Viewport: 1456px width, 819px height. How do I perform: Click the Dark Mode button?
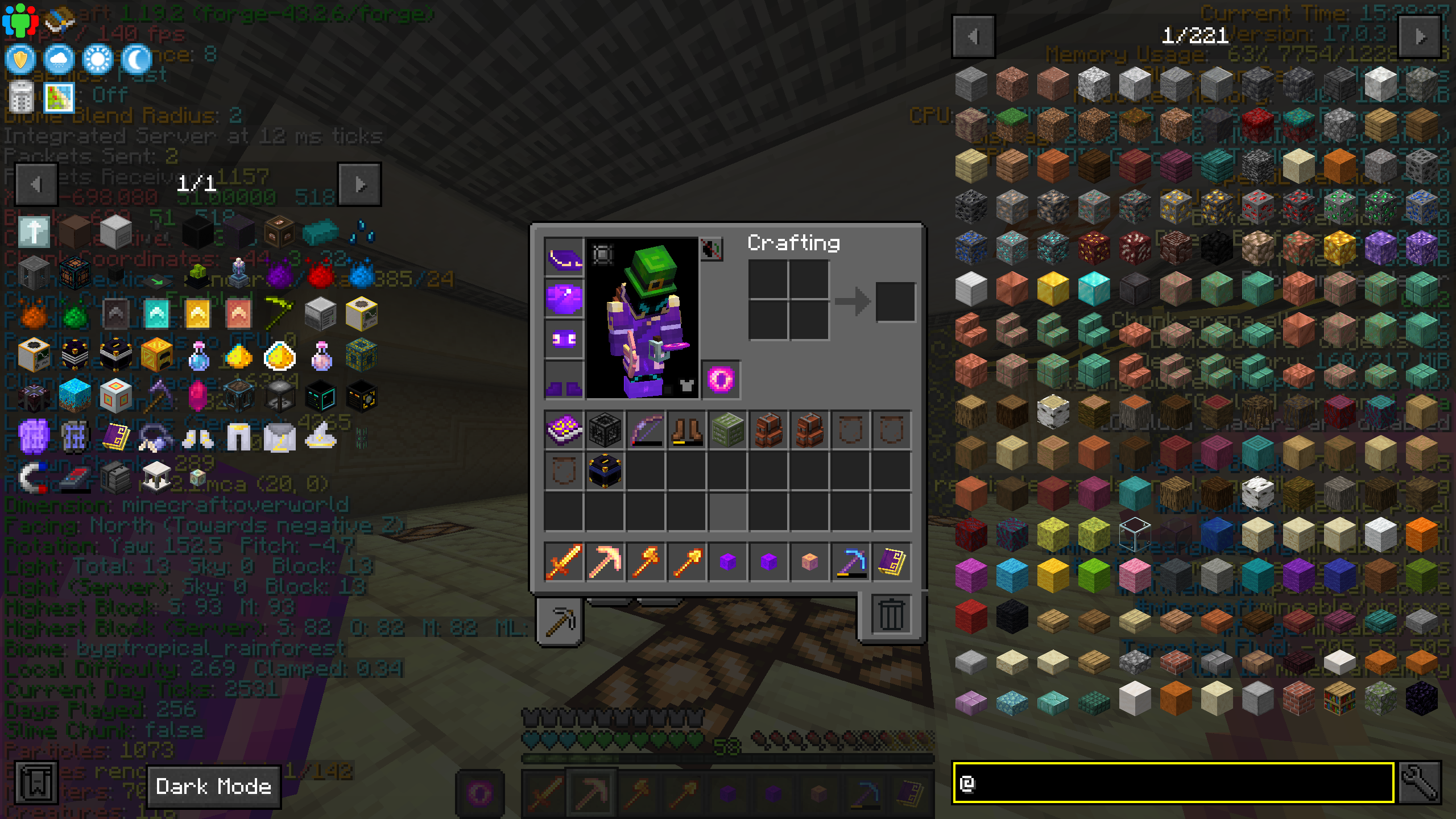point(214,787)
